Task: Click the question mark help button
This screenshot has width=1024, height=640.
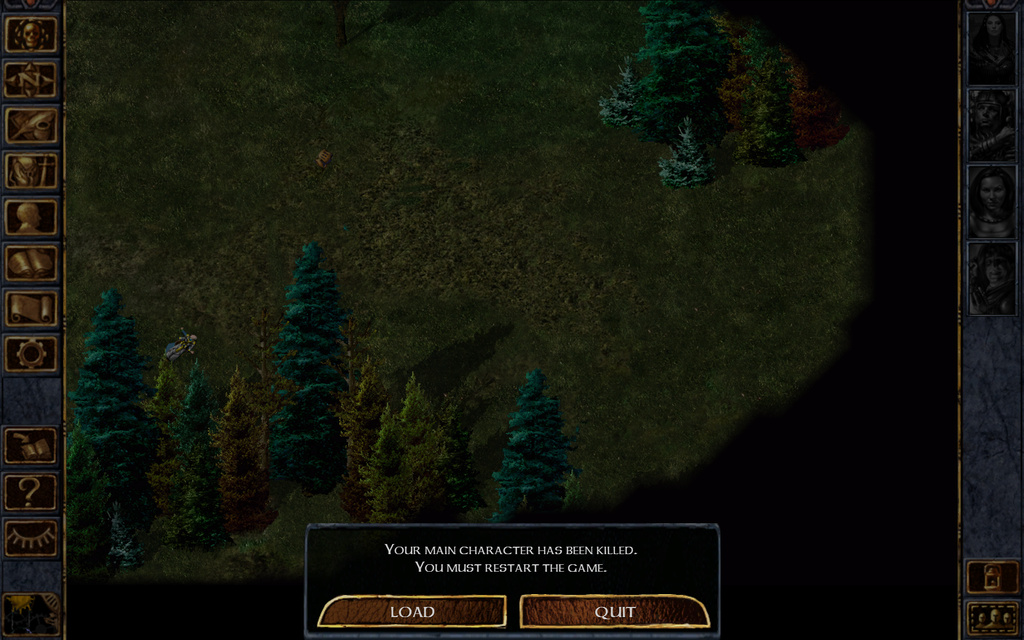Action: click(x=31, y=492)
